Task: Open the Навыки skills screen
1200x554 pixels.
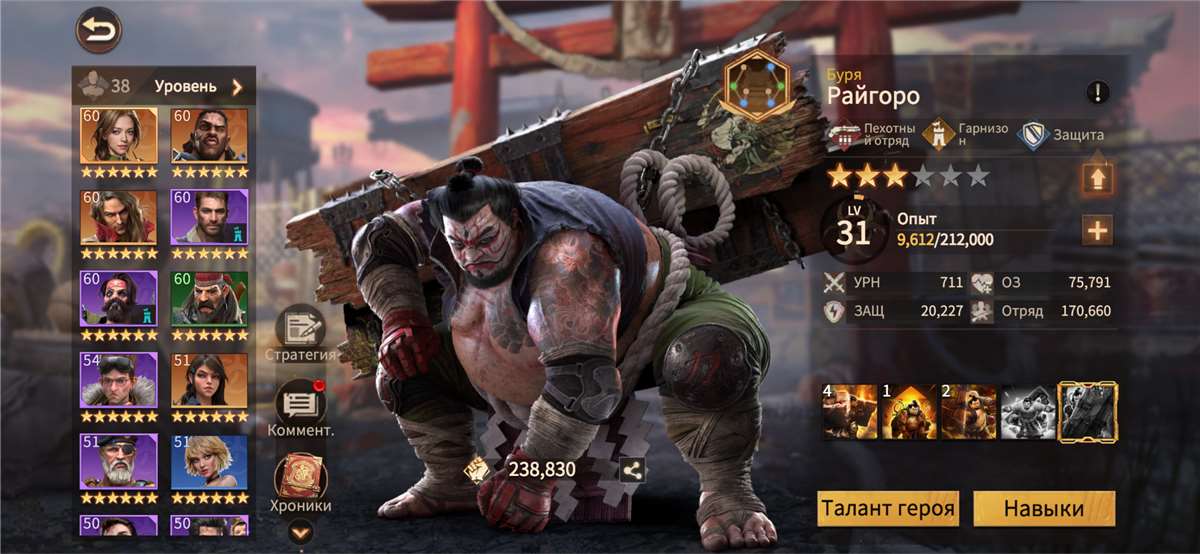Action: (1044, 508)
